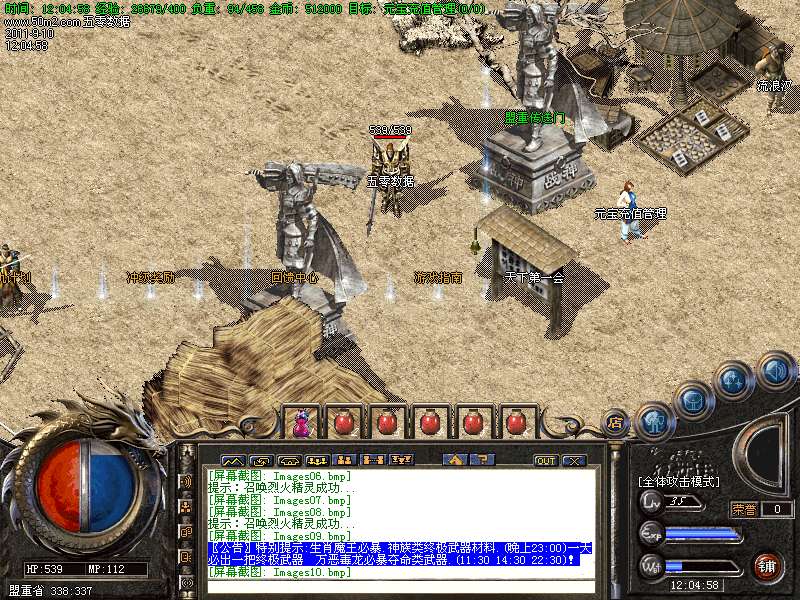Click the yellow house icon button

tap(456, 460)
